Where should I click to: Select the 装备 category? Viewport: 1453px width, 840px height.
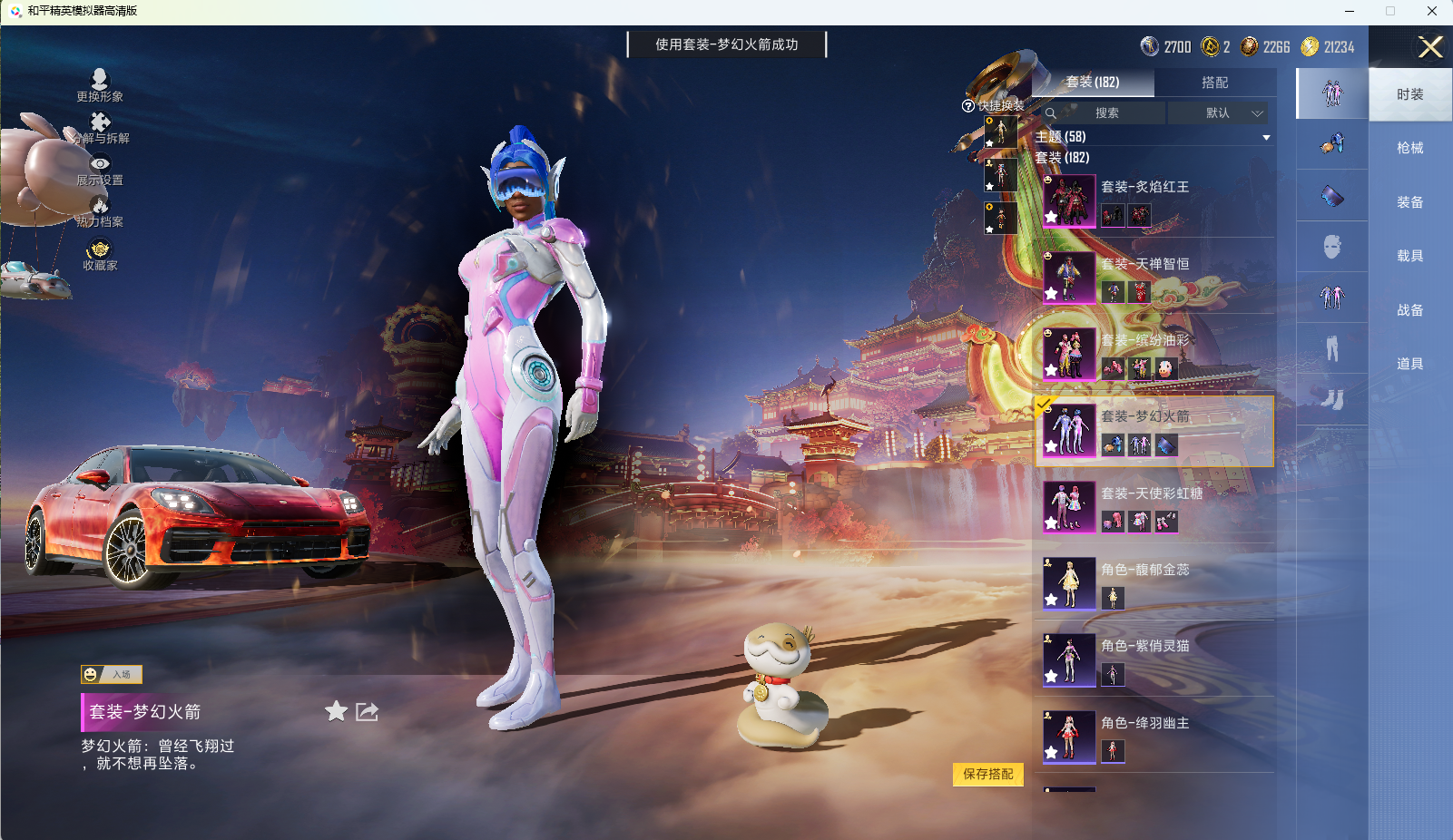pyautogui.click(x=1409, y=202)
